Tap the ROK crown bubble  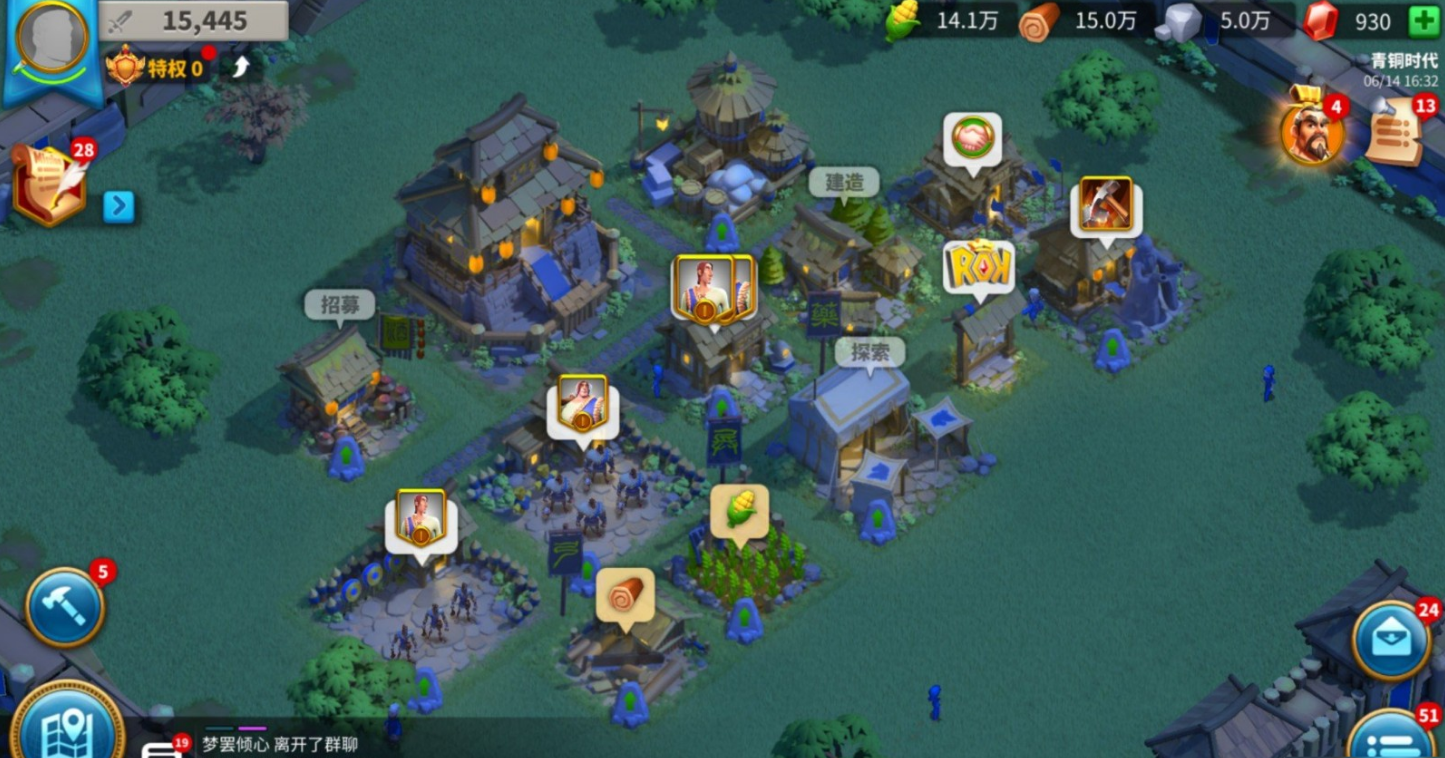coord(978,266)
